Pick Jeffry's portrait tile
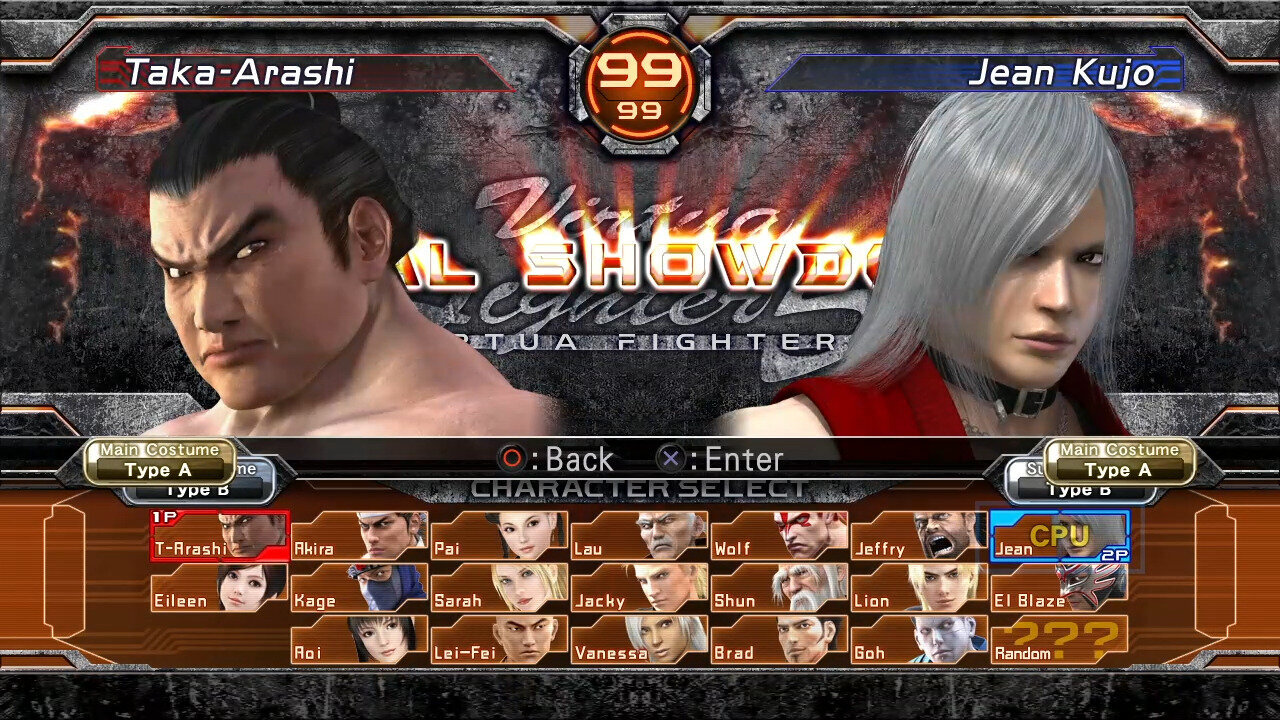 (x=919, y=536)
